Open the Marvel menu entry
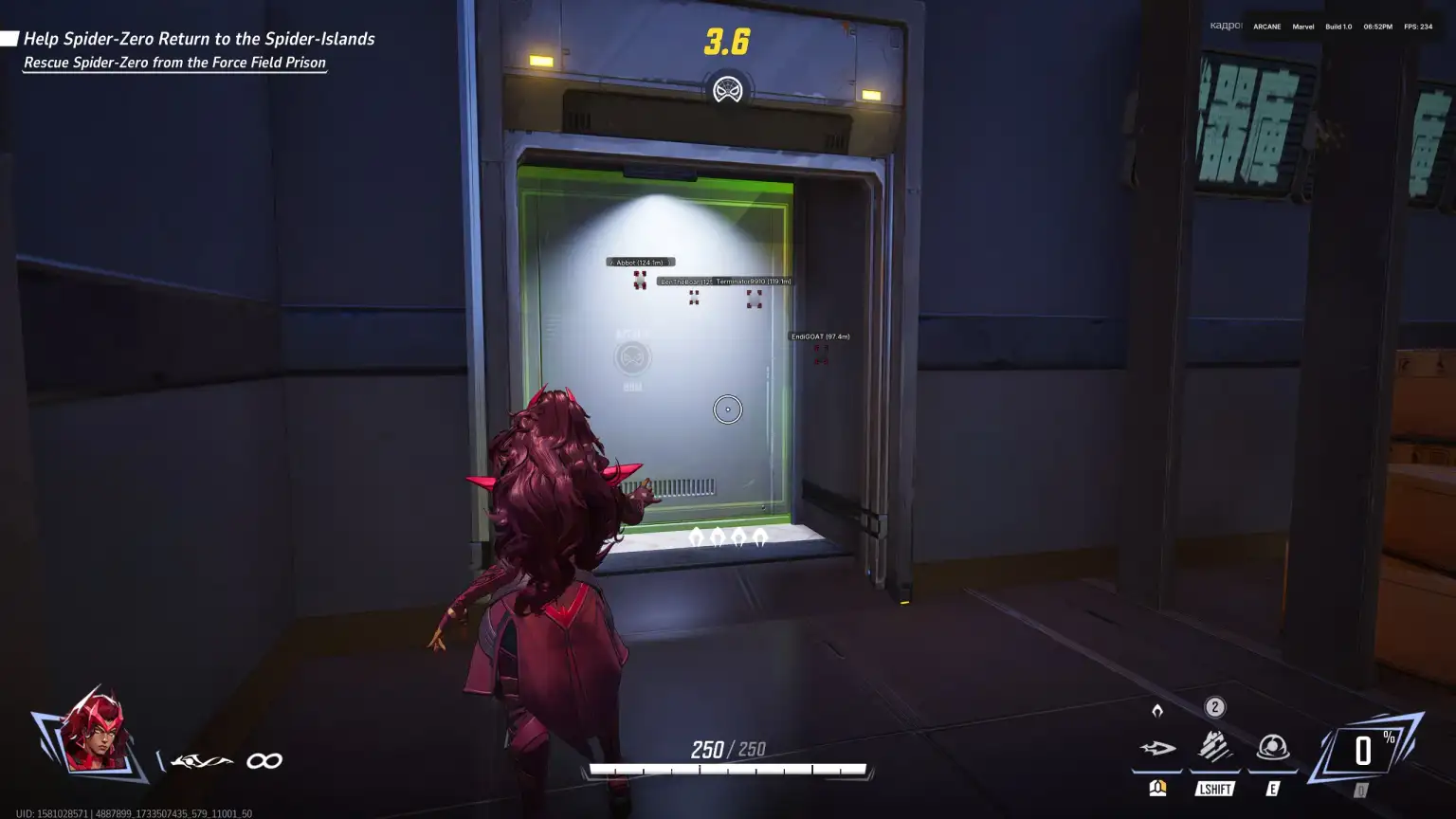This screenshot has width=1456, height=819. 1302,27
